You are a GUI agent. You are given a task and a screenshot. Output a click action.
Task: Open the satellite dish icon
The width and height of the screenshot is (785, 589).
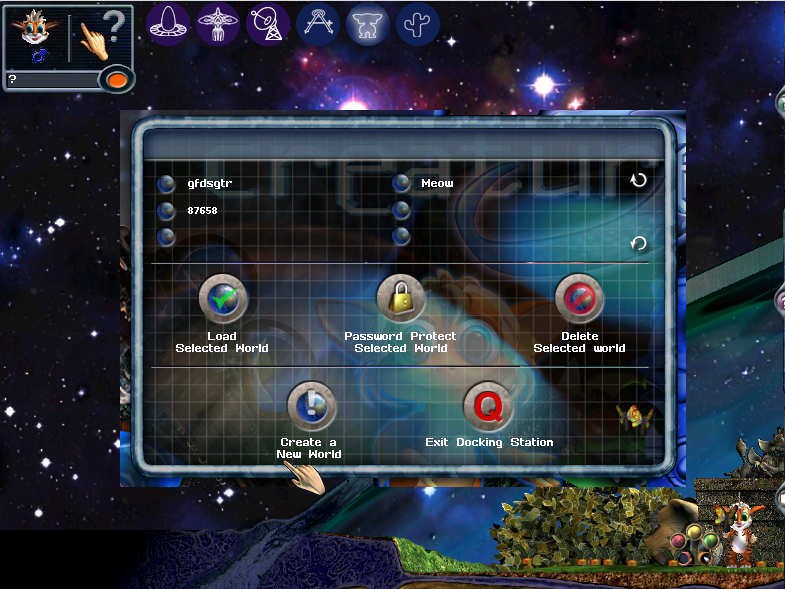[x=268, y=22]
